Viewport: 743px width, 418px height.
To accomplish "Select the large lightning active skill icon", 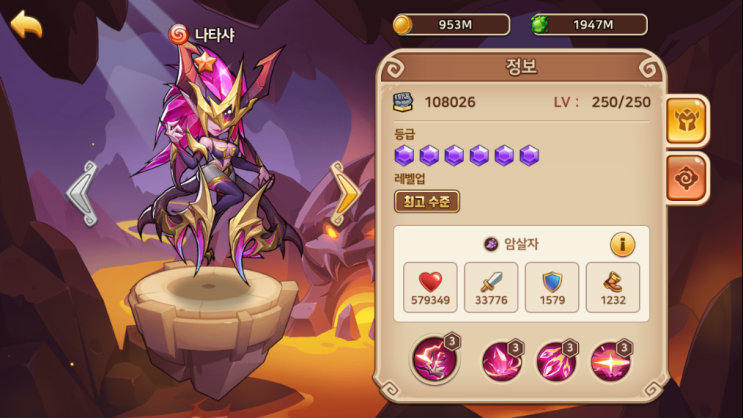I will tap(436, 361).
